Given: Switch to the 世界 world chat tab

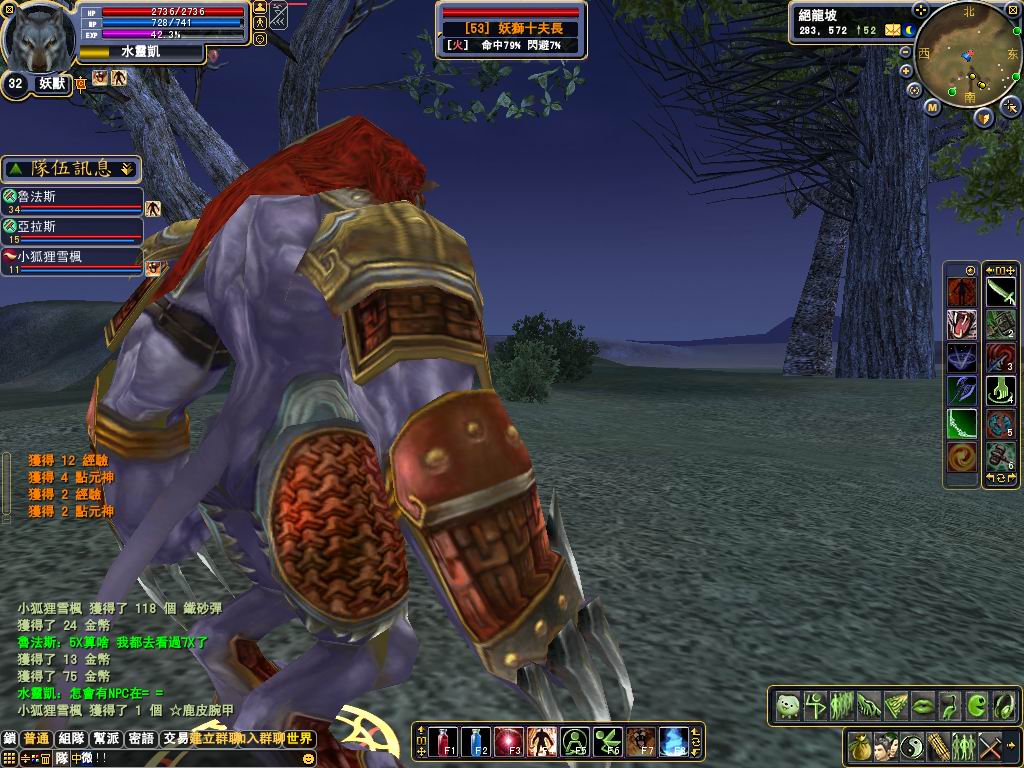Looking at the screenshot, I should coord(299,739).
